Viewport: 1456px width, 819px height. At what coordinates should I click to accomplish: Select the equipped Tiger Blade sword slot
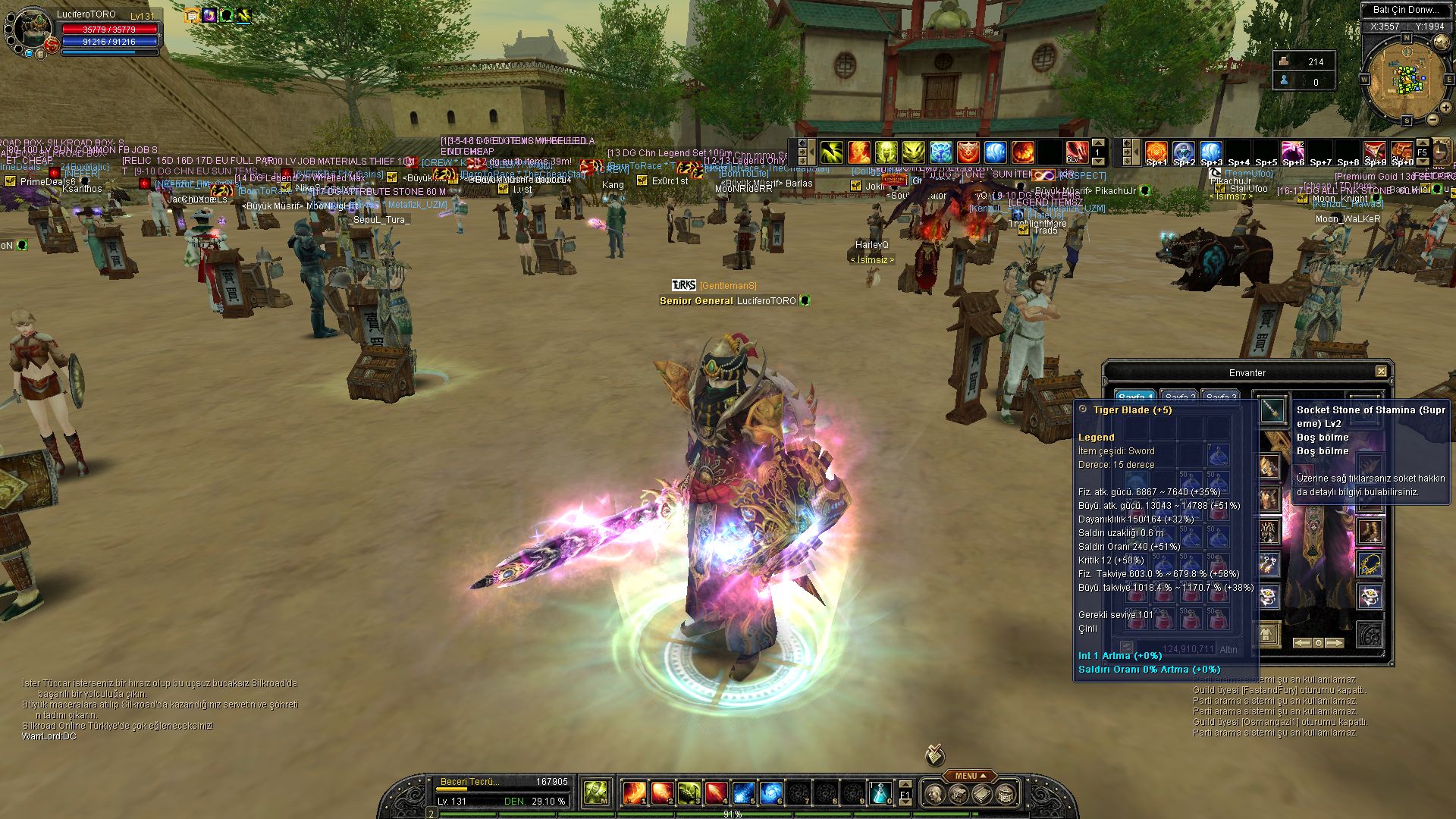(1272, 409)
